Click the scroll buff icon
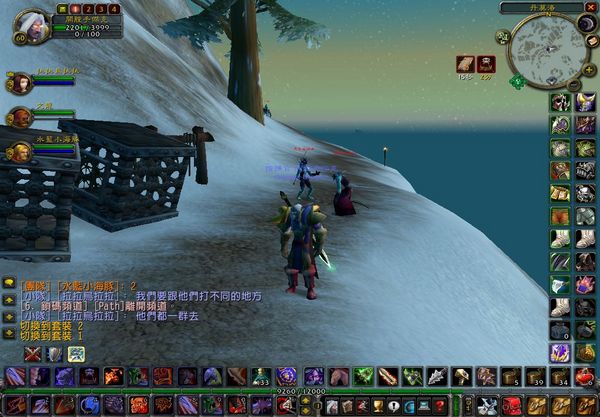Screen dimensions: 600x417 tap(465, 63)
